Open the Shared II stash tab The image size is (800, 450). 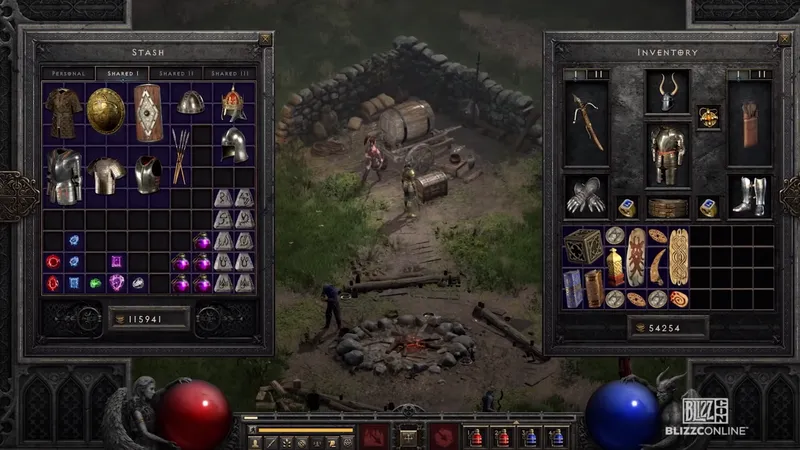176,73
